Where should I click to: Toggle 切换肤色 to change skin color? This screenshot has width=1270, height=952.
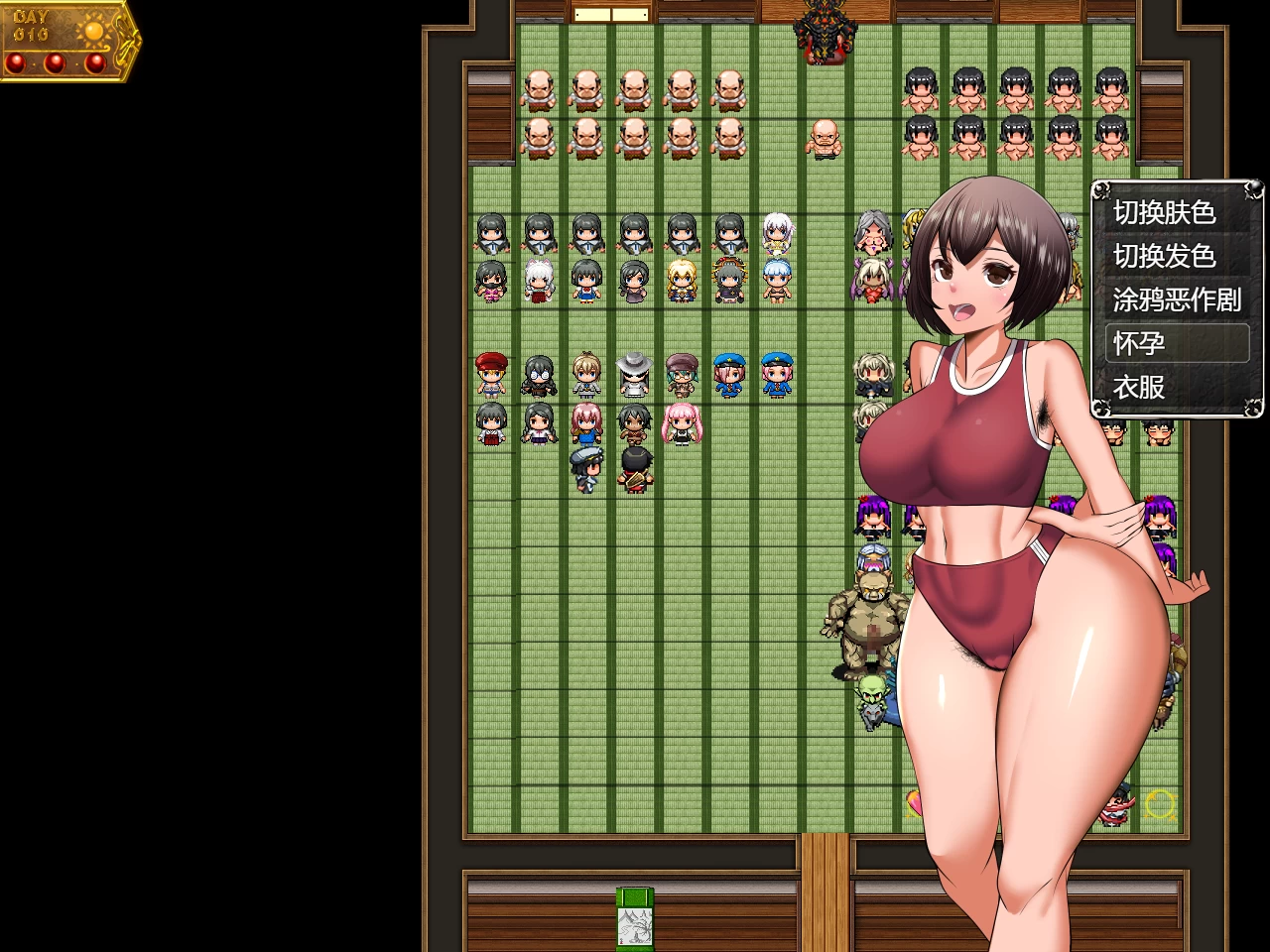(x=1167, y=212)
